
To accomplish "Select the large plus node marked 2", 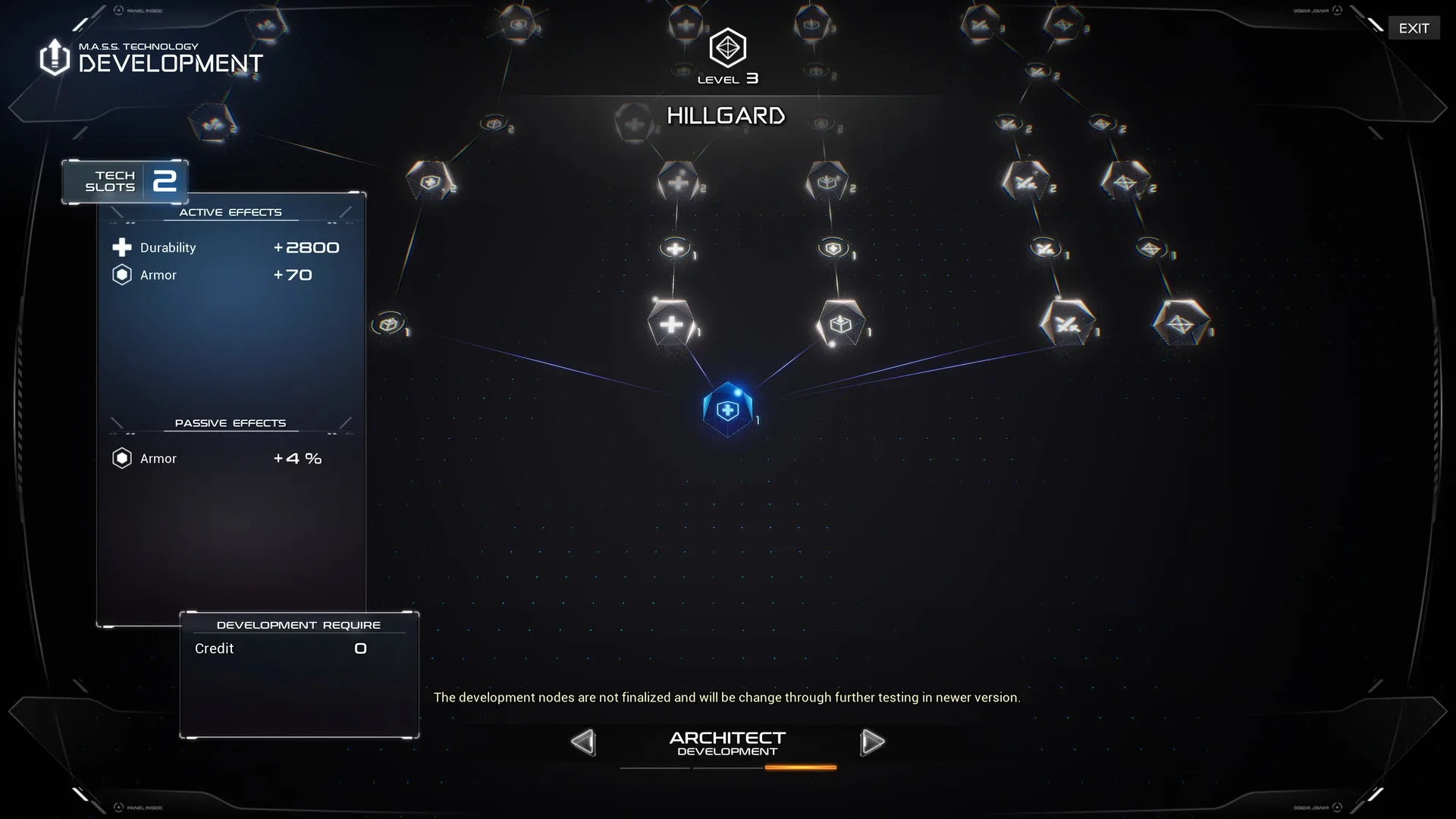I will point(678,182).
